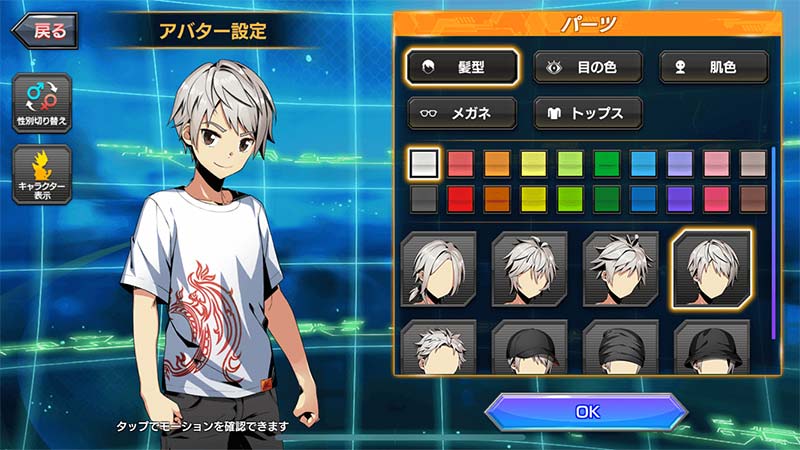Viewport: 800px width, 450px height.
Task: Choose the white hair color swatch
Action: click(x=425, y=163)
